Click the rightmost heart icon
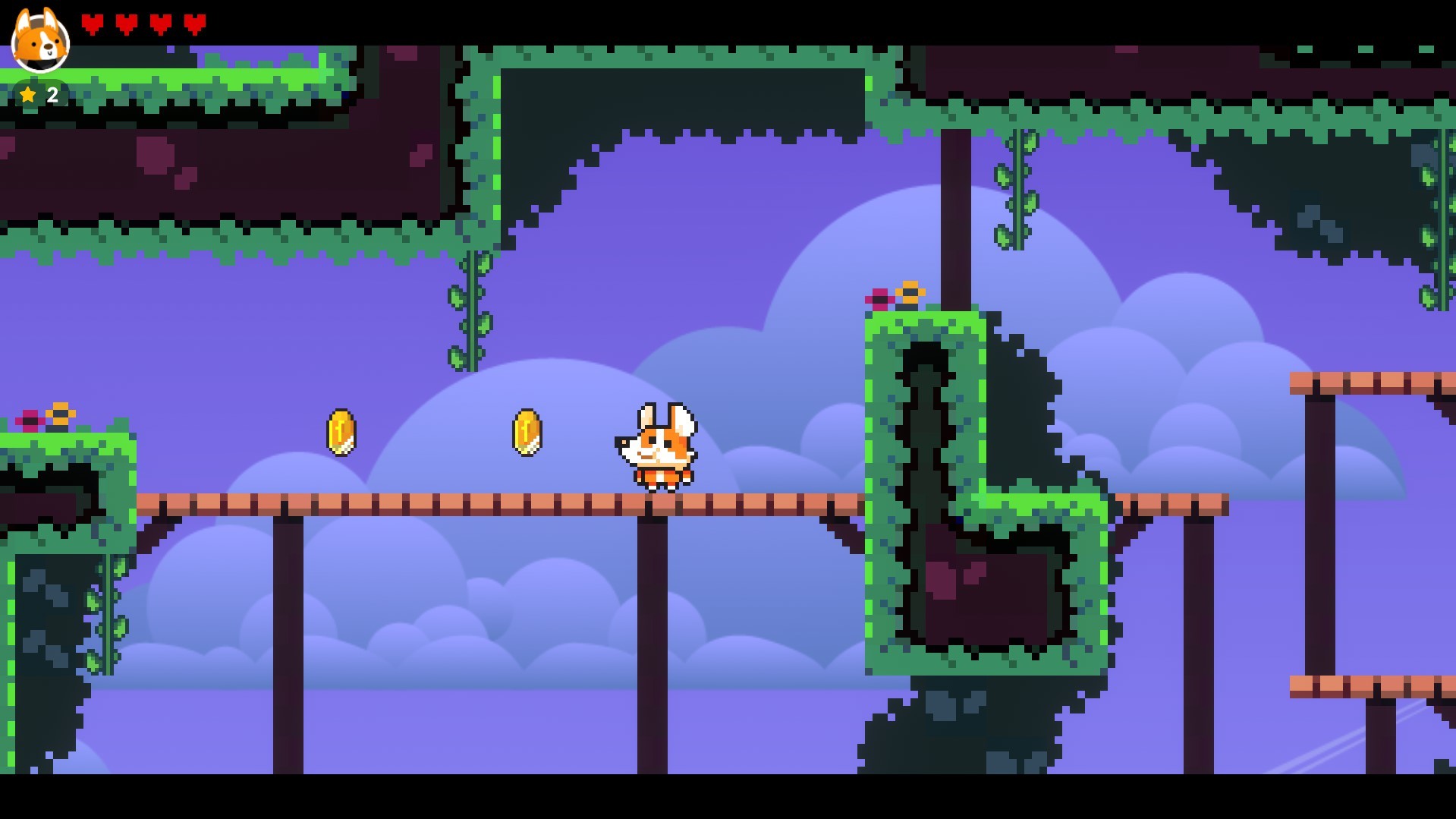The height and width of the screenshot is (819, 1456). [x=195, y=23]
